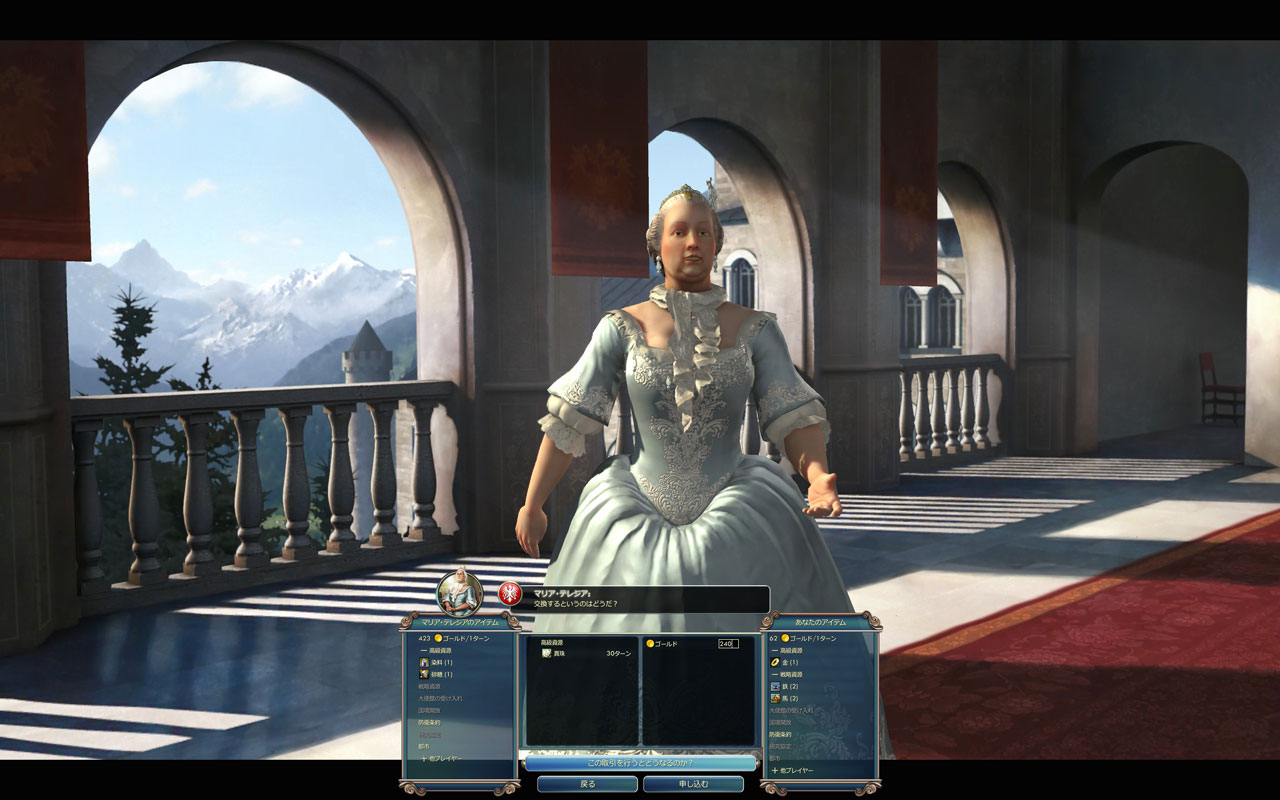Edit the 240 gold amount field
Screen dimensions: 1280x800
[x=728, y=644]
